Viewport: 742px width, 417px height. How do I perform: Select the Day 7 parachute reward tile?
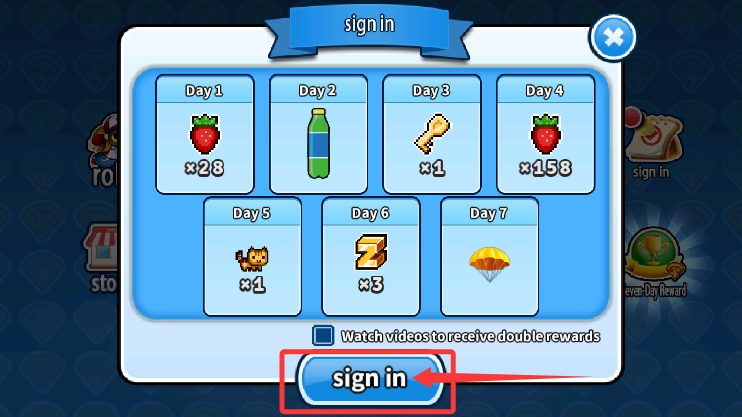(489, 256)
